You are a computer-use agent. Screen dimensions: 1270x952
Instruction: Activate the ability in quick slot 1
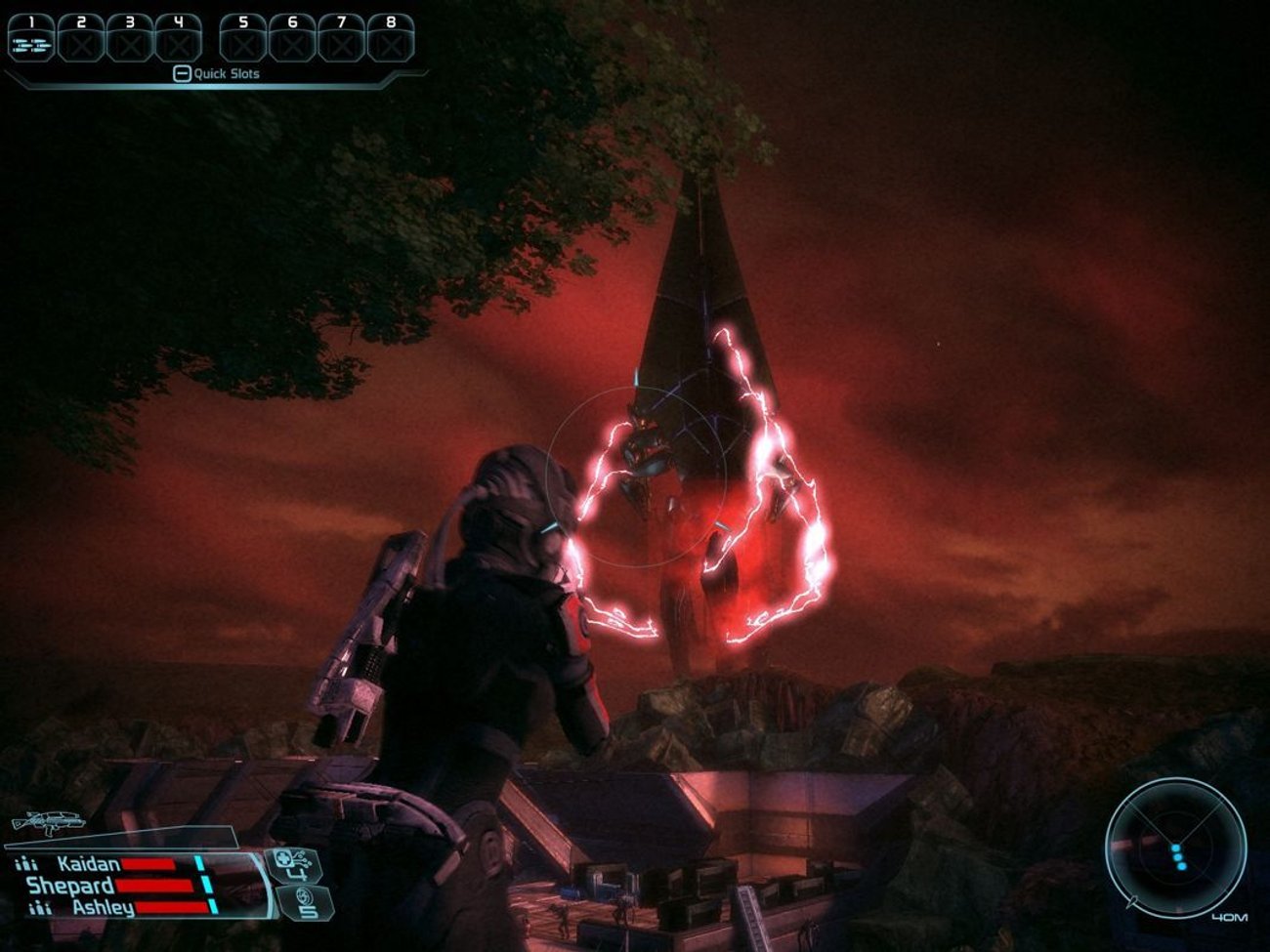(31, 42)
